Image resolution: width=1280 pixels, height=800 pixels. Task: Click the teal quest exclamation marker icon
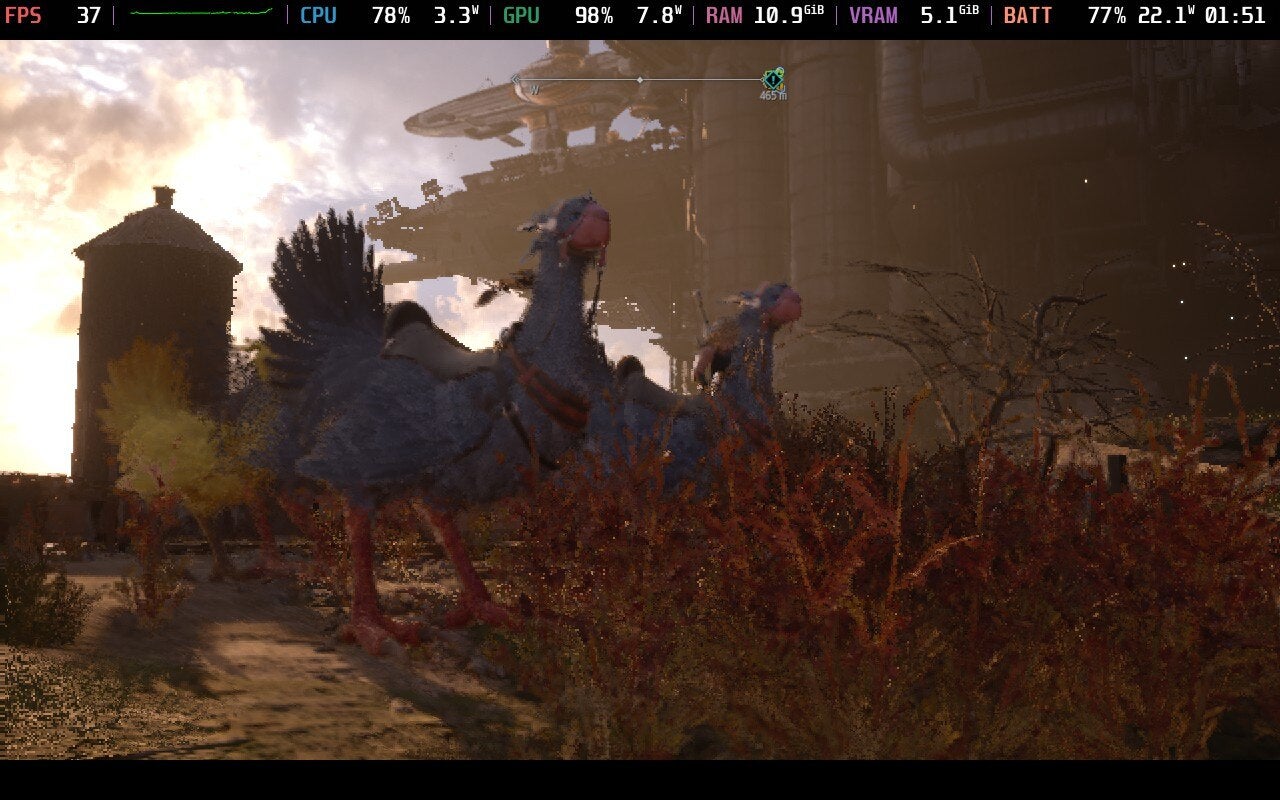click(x=772, y=79)
